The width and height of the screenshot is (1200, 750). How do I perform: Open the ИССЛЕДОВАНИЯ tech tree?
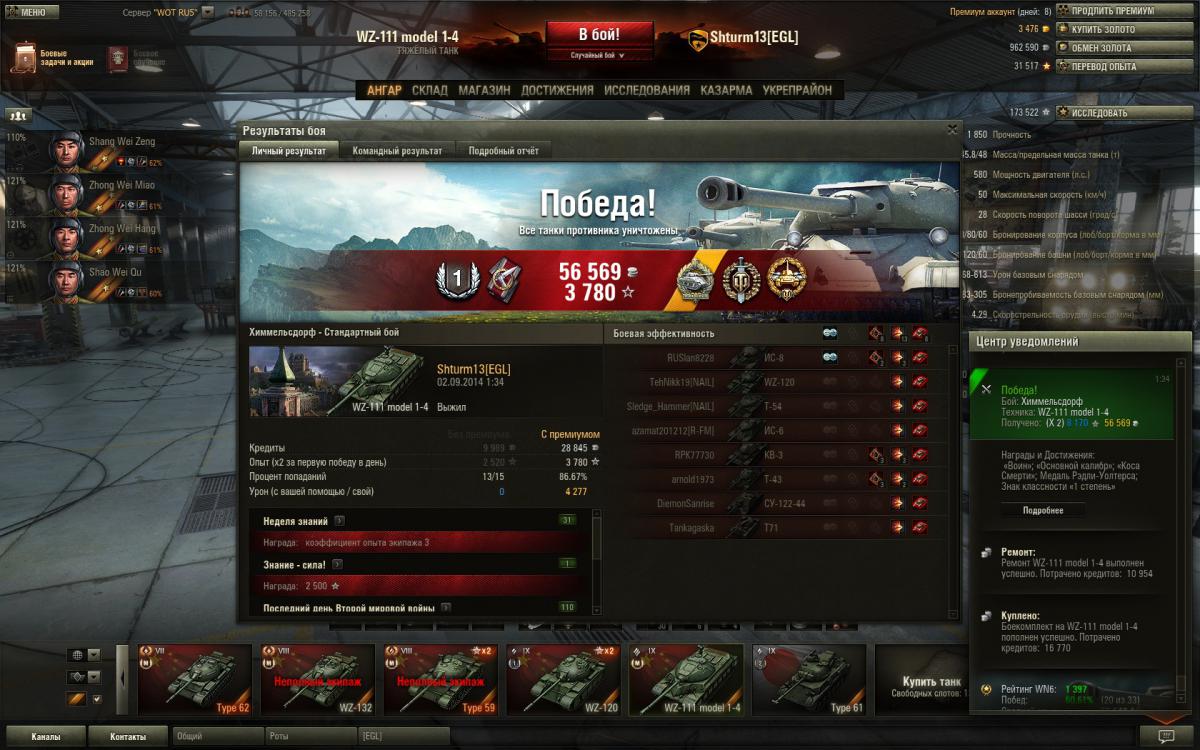(x=647, y=90)
